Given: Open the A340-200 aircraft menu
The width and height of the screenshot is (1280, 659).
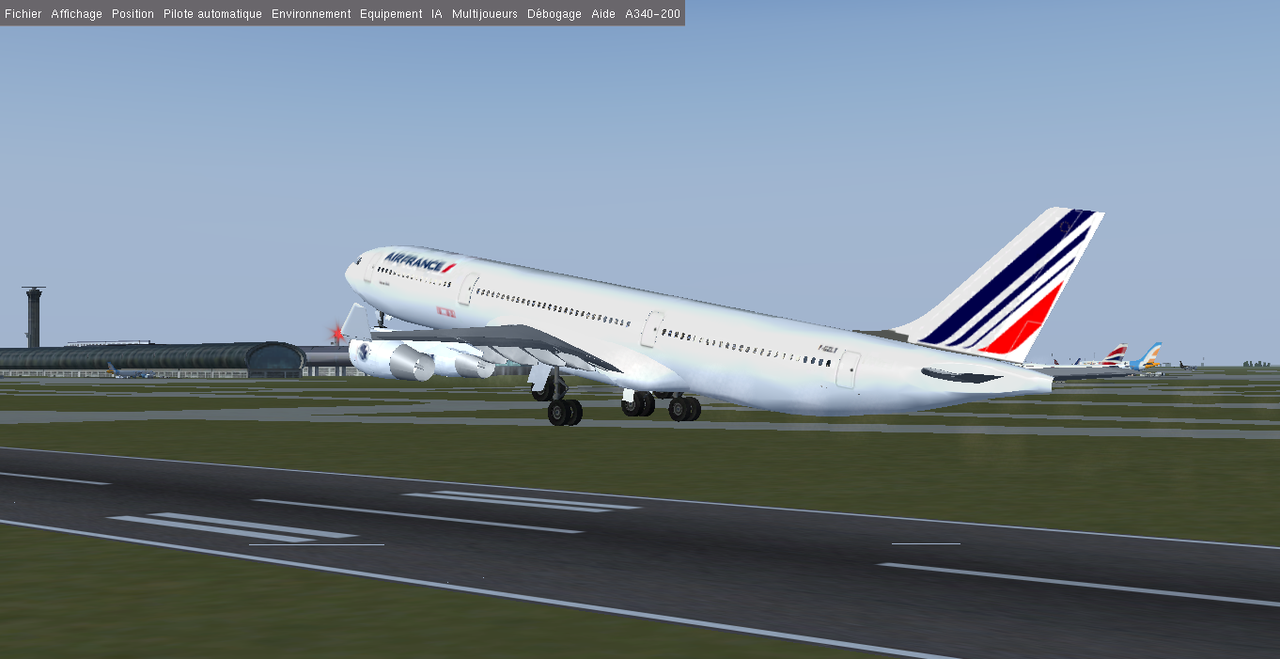Looking at the screenshot, I should click(x=653, y=14).
